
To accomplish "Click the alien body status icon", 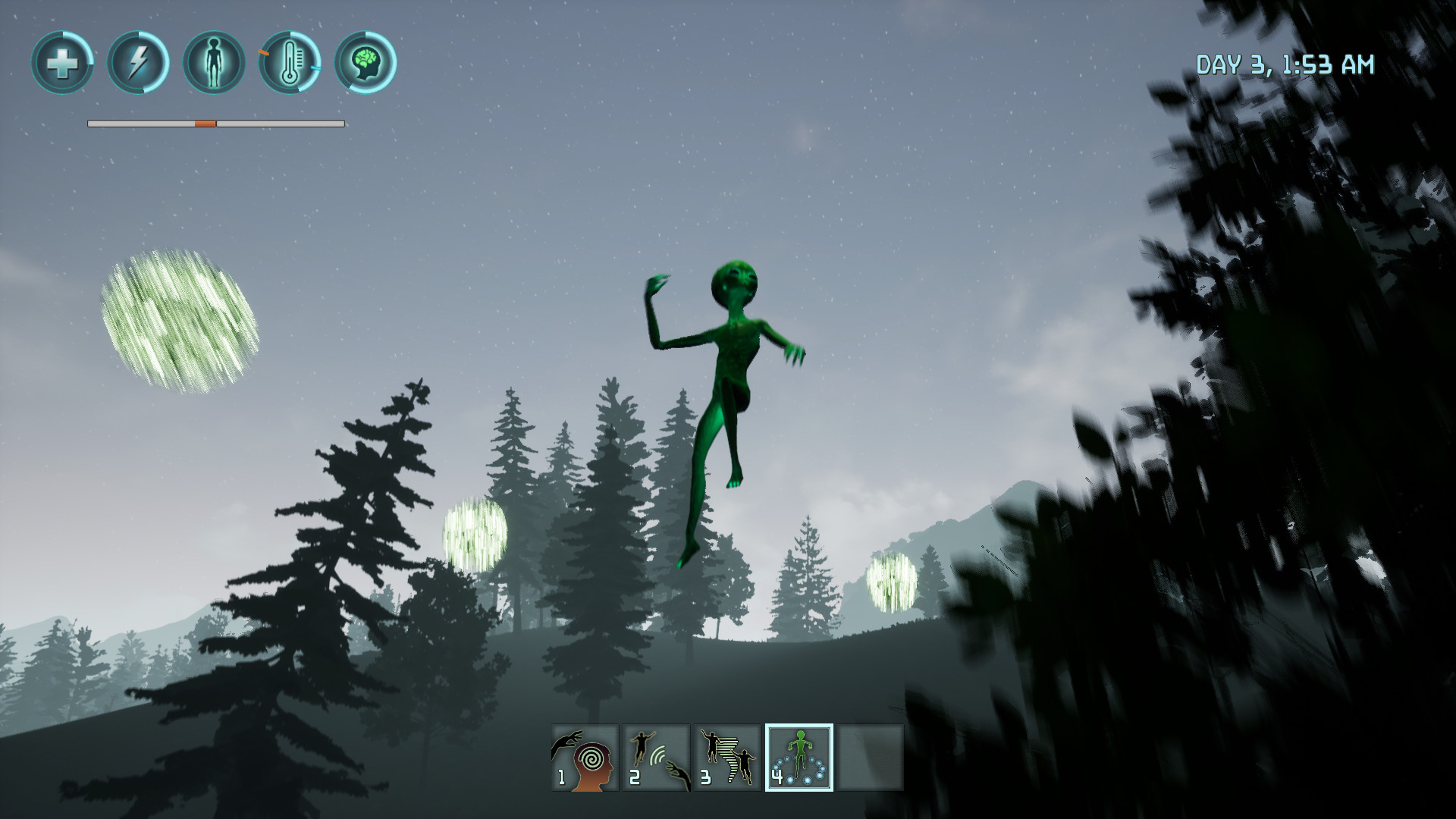I will click(x=213, y=63).
